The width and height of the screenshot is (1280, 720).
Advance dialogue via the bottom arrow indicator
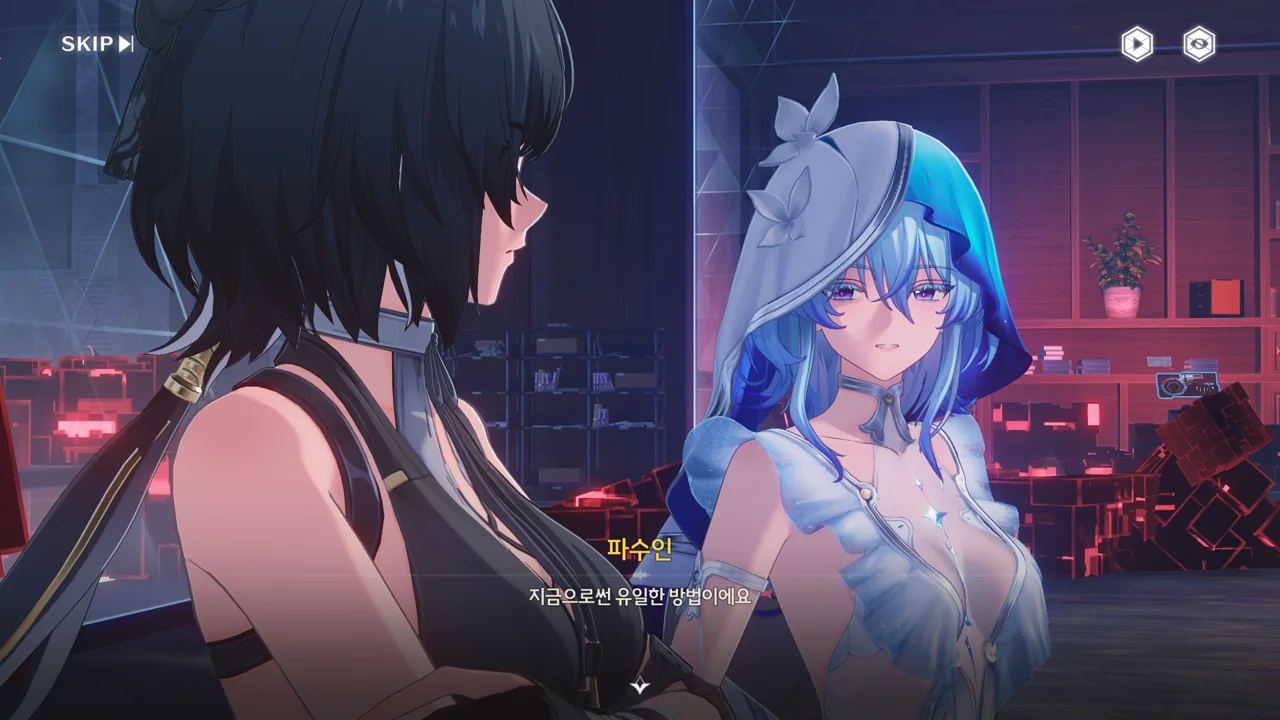[640, 687]
